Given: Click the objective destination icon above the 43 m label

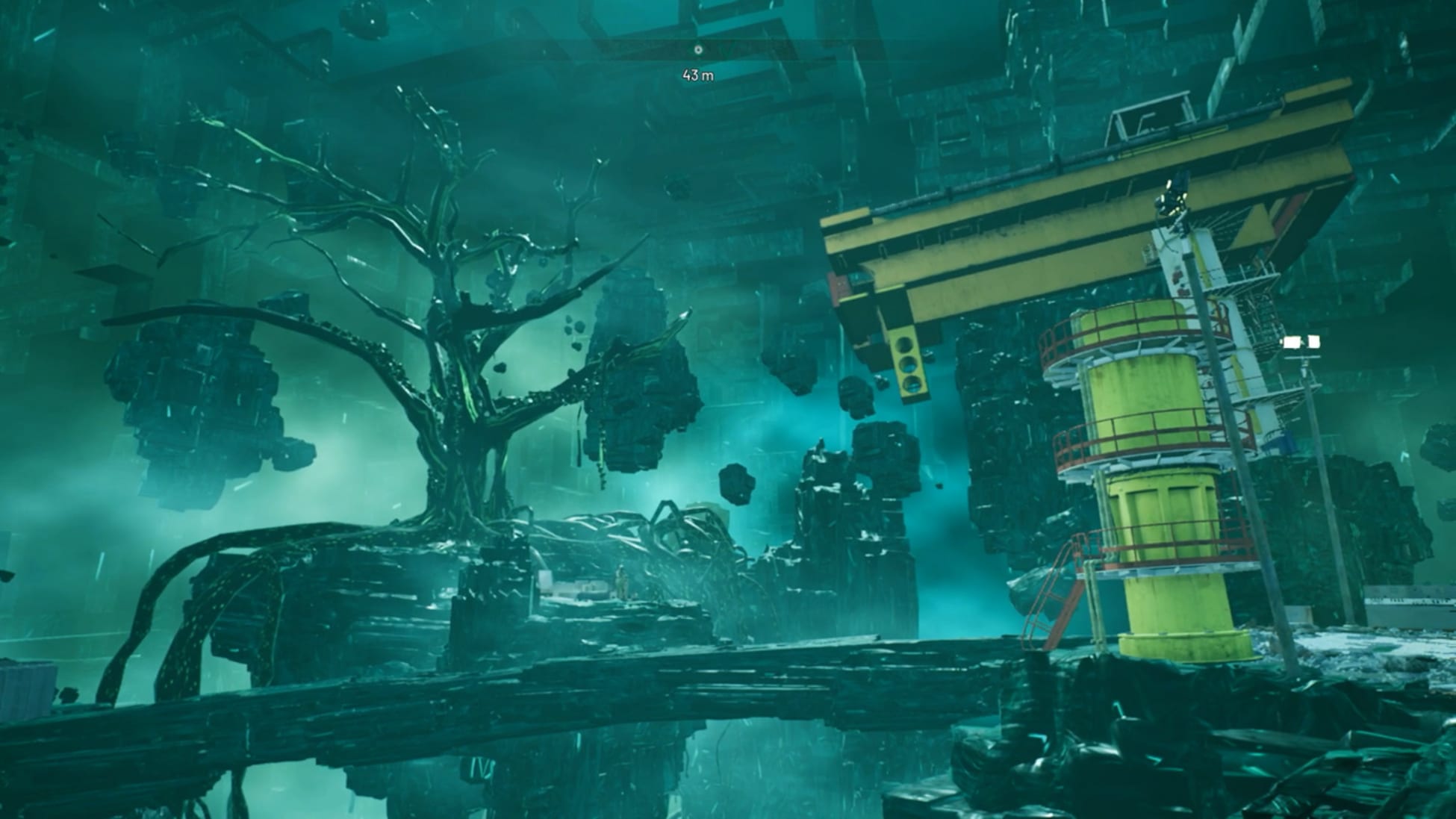Looking at the screenshot, I should coord(698,49).
